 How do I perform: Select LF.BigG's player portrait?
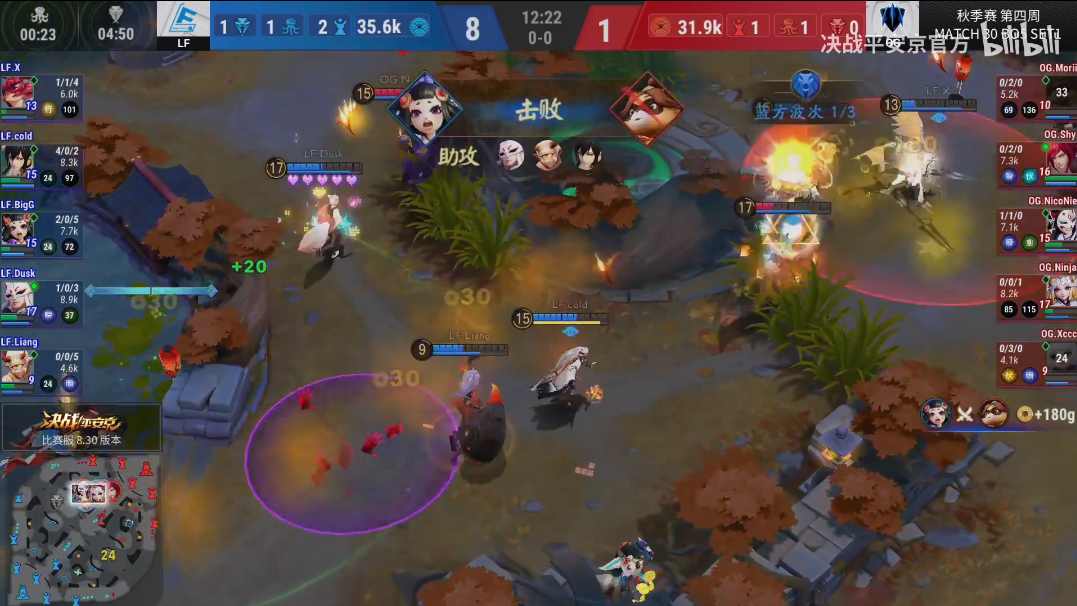coord(16,229)
